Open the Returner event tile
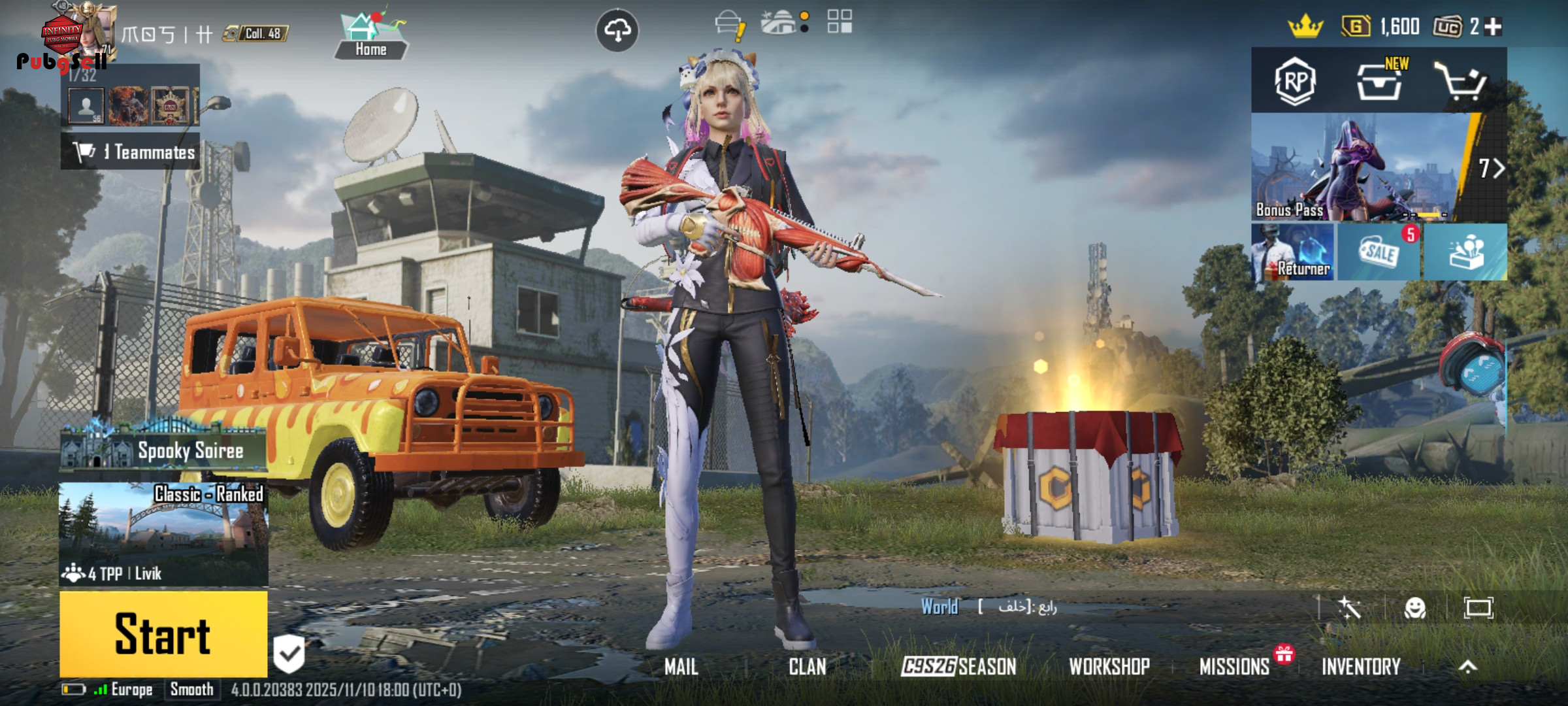Screen dimensions: 1568x706 coord(1293,252)
